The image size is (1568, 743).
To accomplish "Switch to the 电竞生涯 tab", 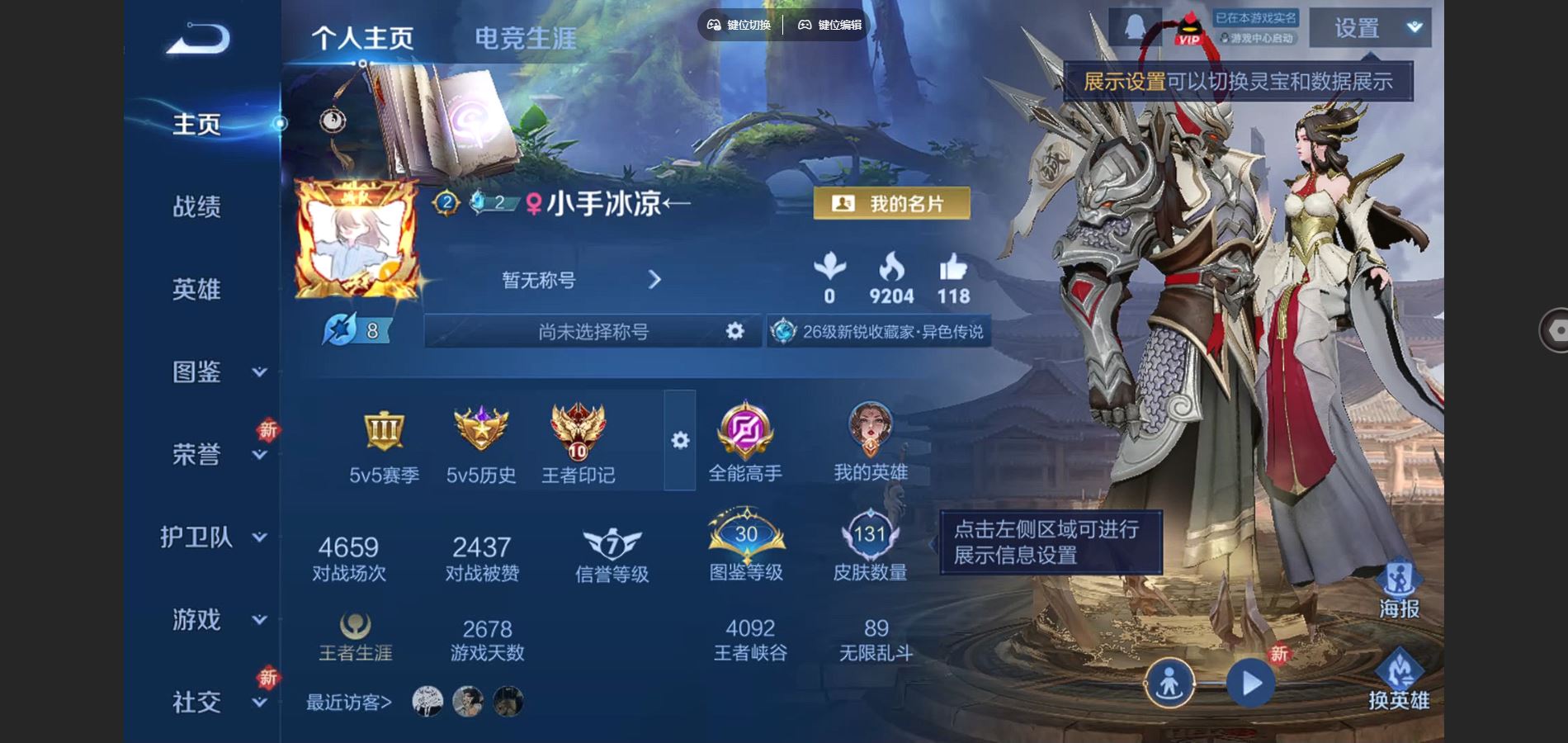I will [x=525, y=38].
